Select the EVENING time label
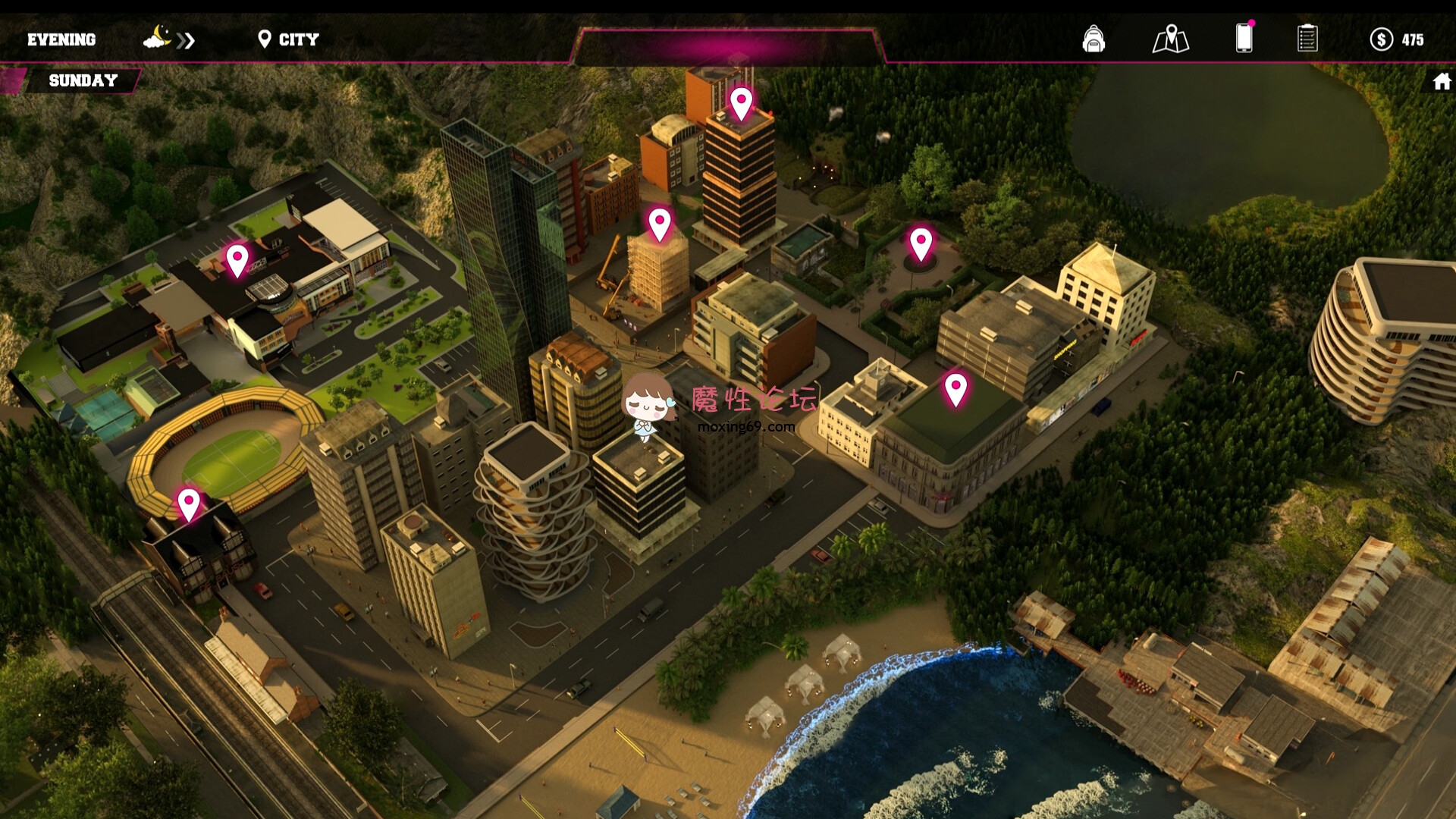Screen dimensions: 1456x819 click(x=62, y=39)
